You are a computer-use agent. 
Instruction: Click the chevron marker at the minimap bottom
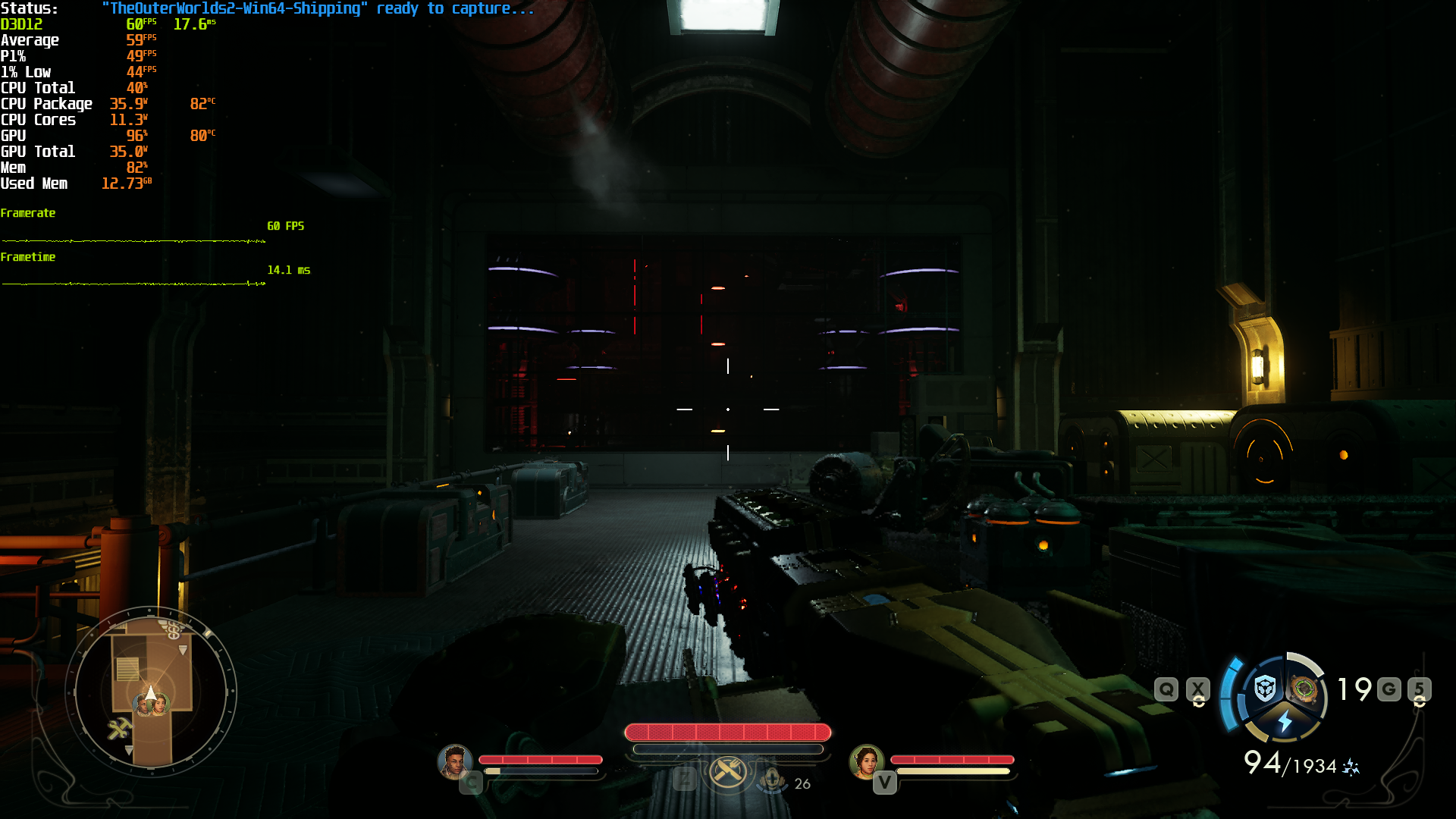coord(128,750)
